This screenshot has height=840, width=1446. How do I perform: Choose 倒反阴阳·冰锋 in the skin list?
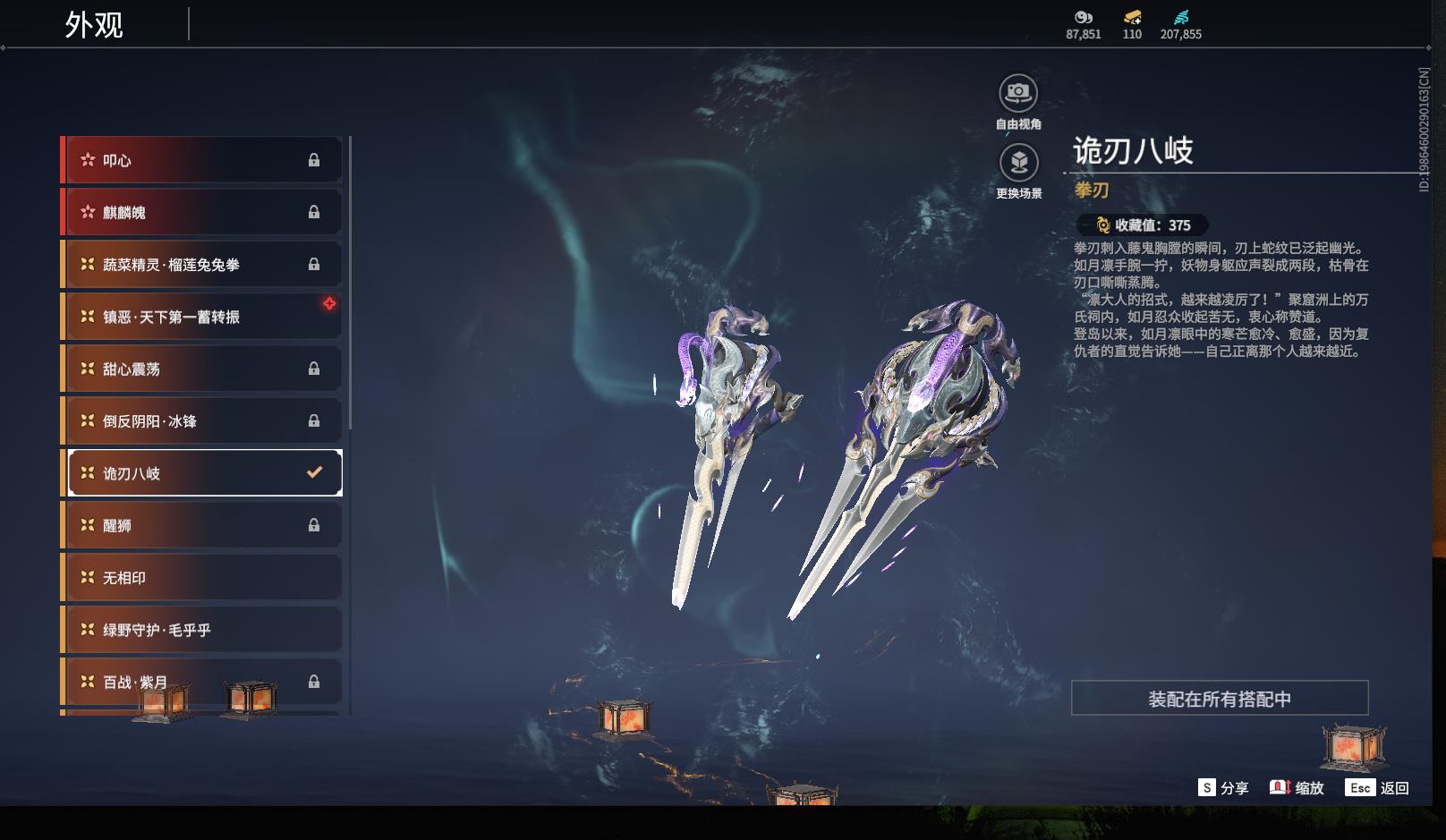[201, 420]
